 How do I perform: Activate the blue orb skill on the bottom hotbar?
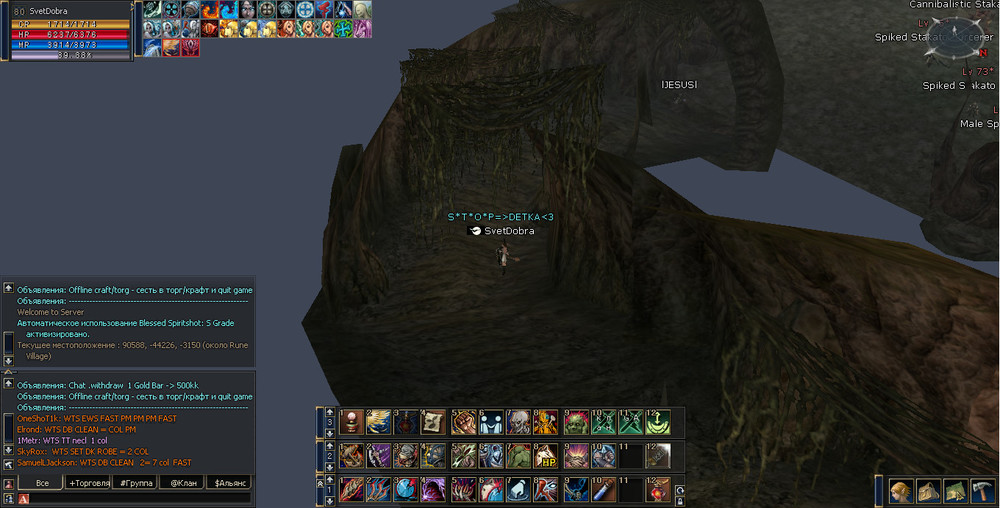406,490
